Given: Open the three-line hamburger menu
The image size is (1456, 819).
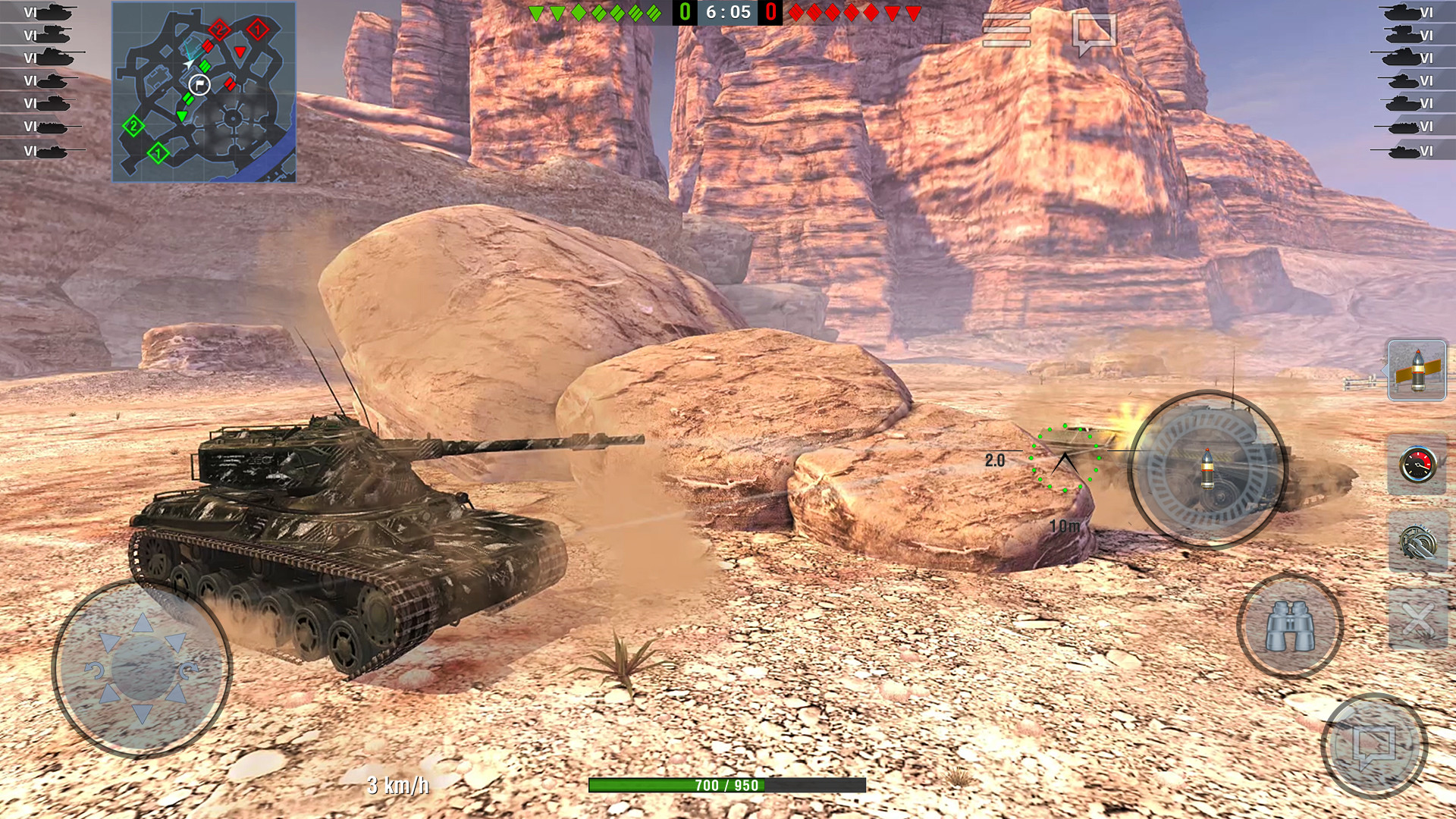Looking at the screenshot, I should 1006,30.
